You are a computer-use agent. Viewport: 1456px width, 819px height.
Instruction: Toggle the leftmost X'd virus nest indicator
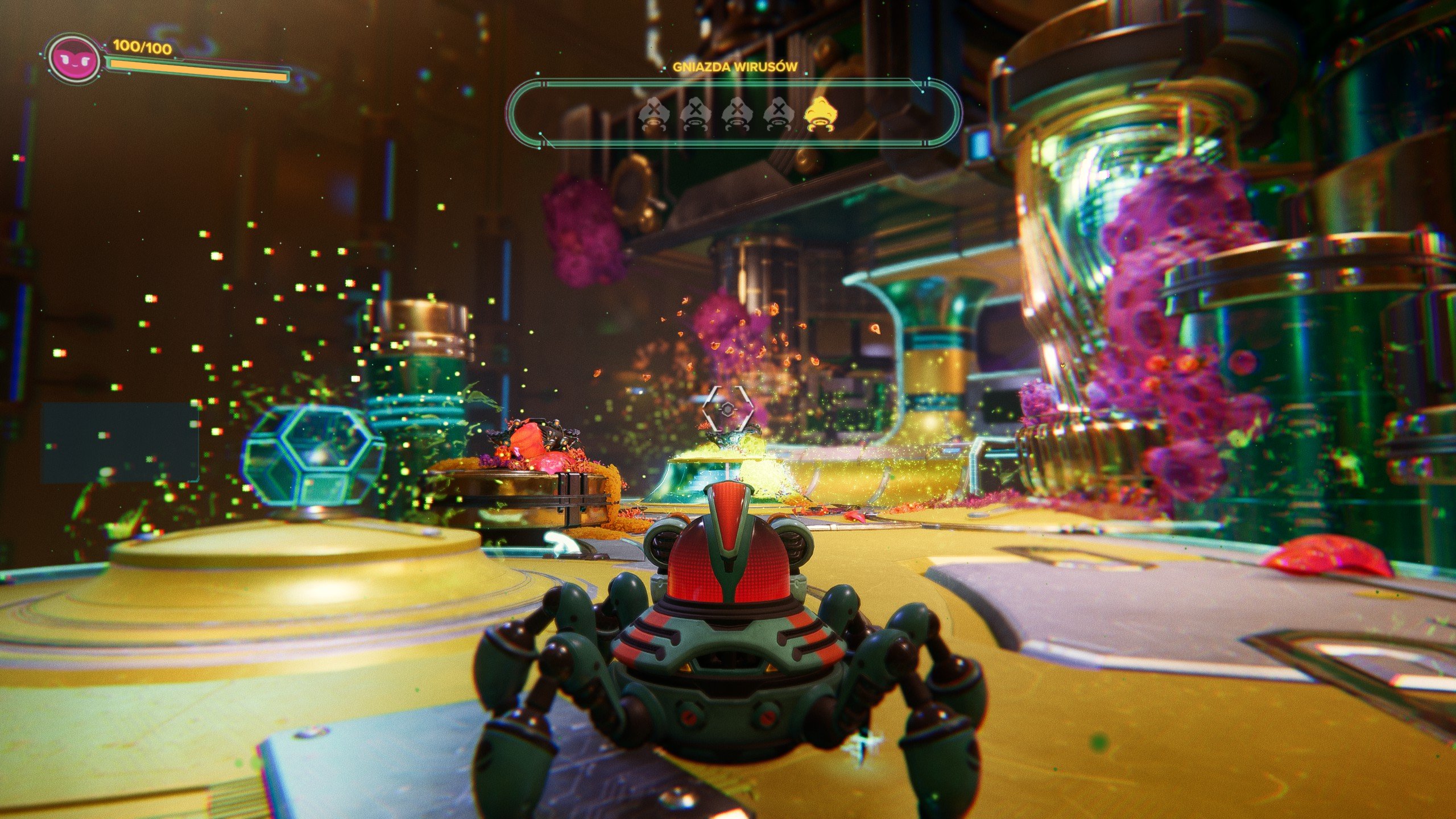pyautogui.click(x=655, y=113)
